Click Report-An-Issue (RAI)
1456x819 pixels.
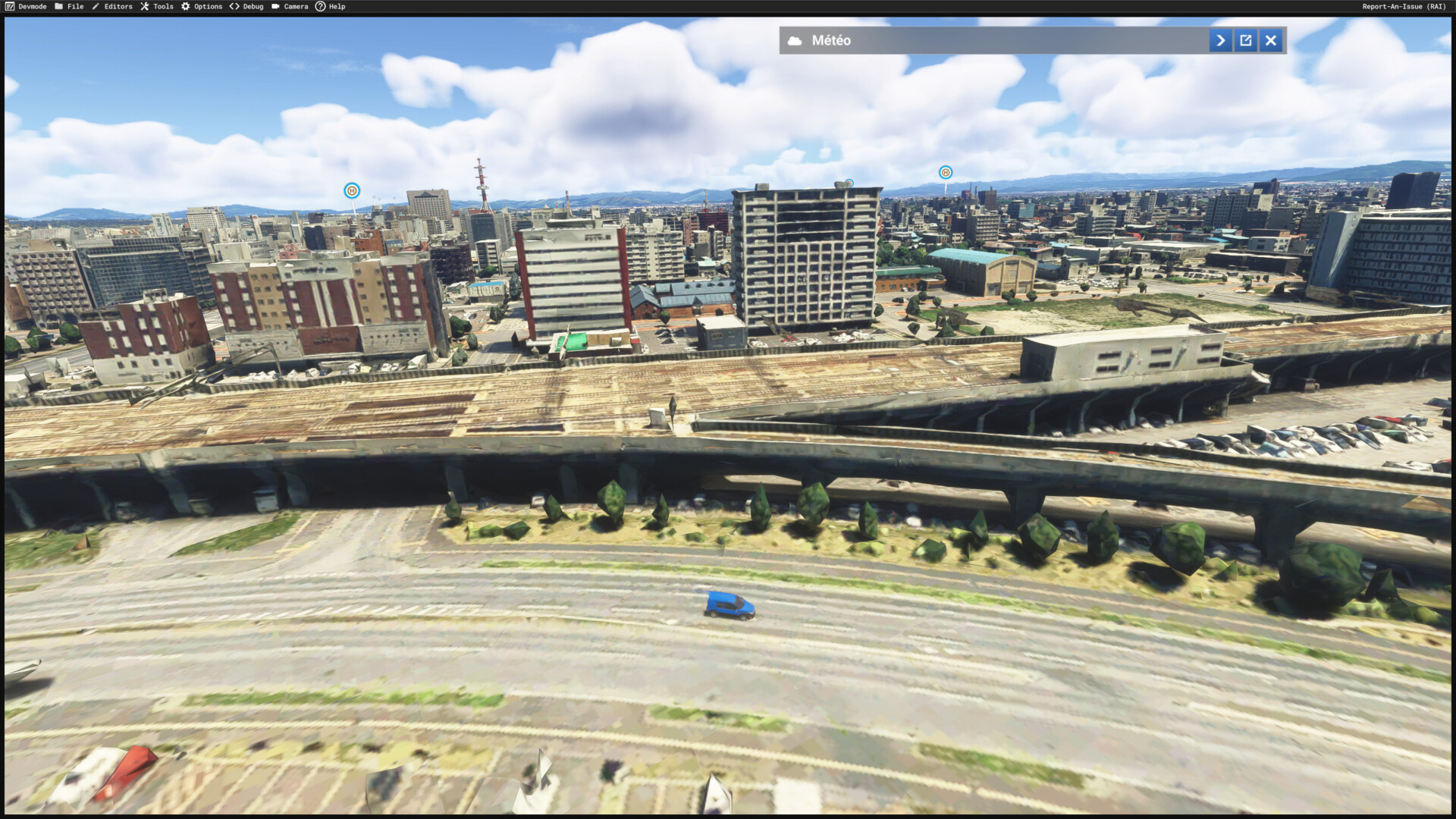pos(1404,7)
